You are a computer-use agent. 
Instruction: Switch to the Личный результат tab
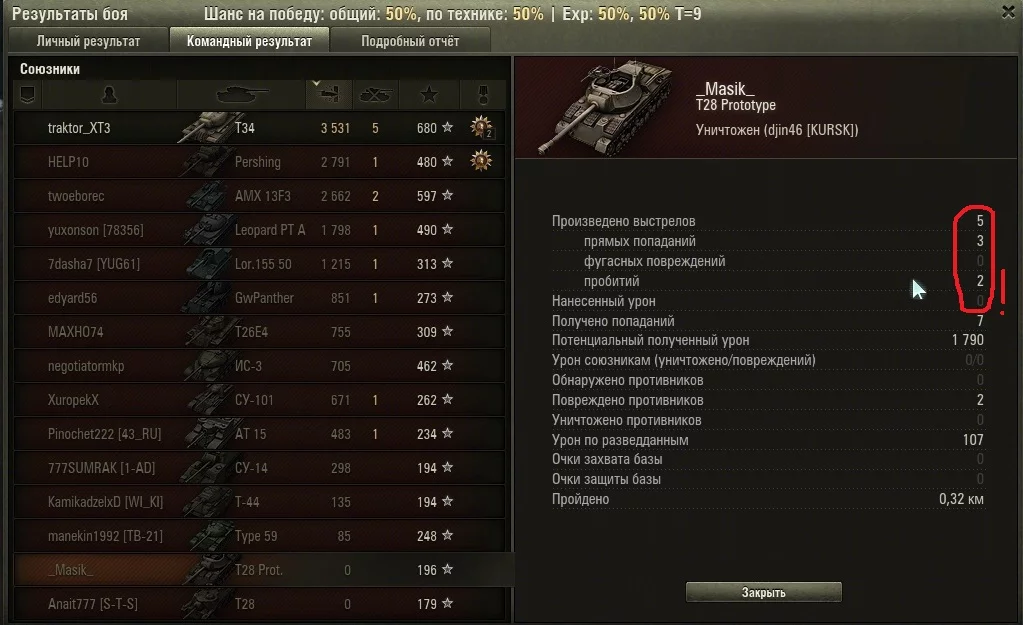click(x=88, y=41)
